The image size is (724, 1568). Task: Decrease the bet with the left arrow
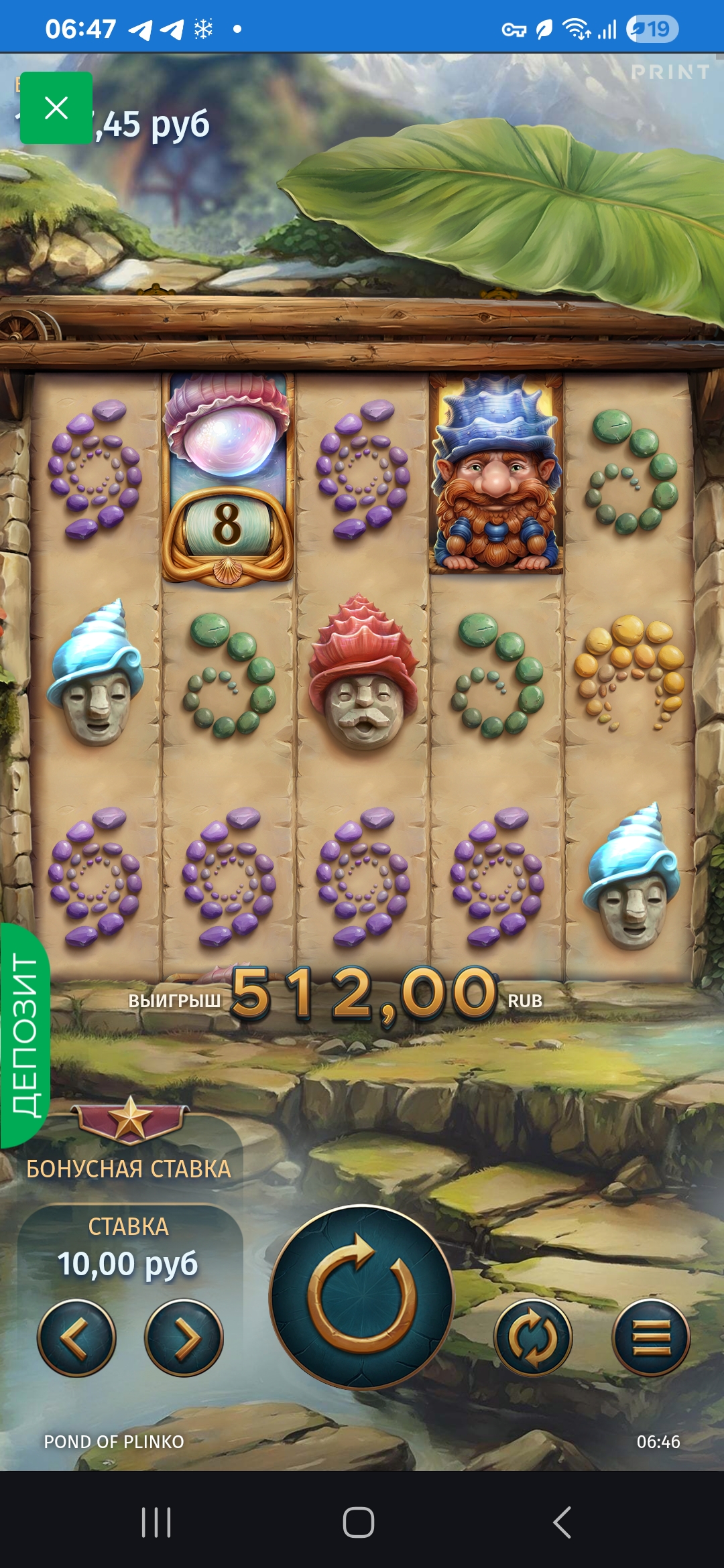tap(76, 1337)
